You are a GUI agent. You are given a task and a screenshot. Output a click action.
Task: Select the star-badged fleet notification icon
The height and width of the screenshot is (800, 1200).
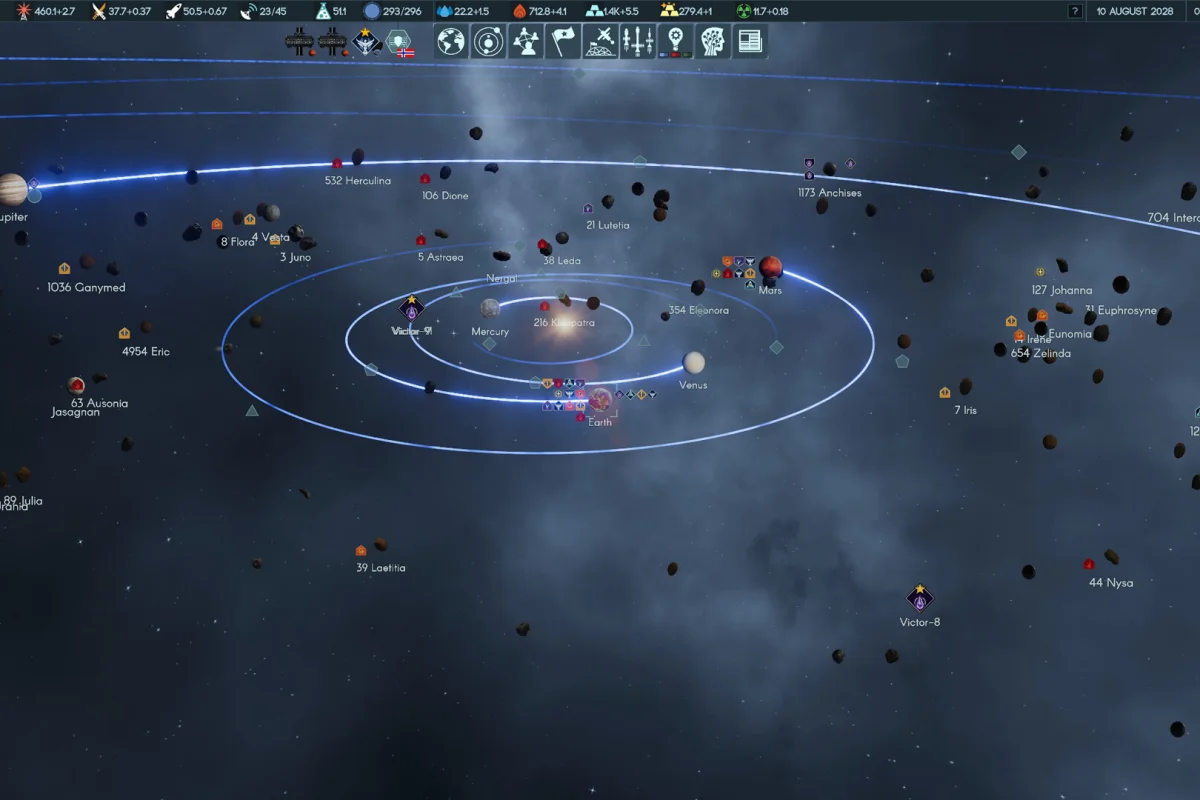[x=367, y=41]
